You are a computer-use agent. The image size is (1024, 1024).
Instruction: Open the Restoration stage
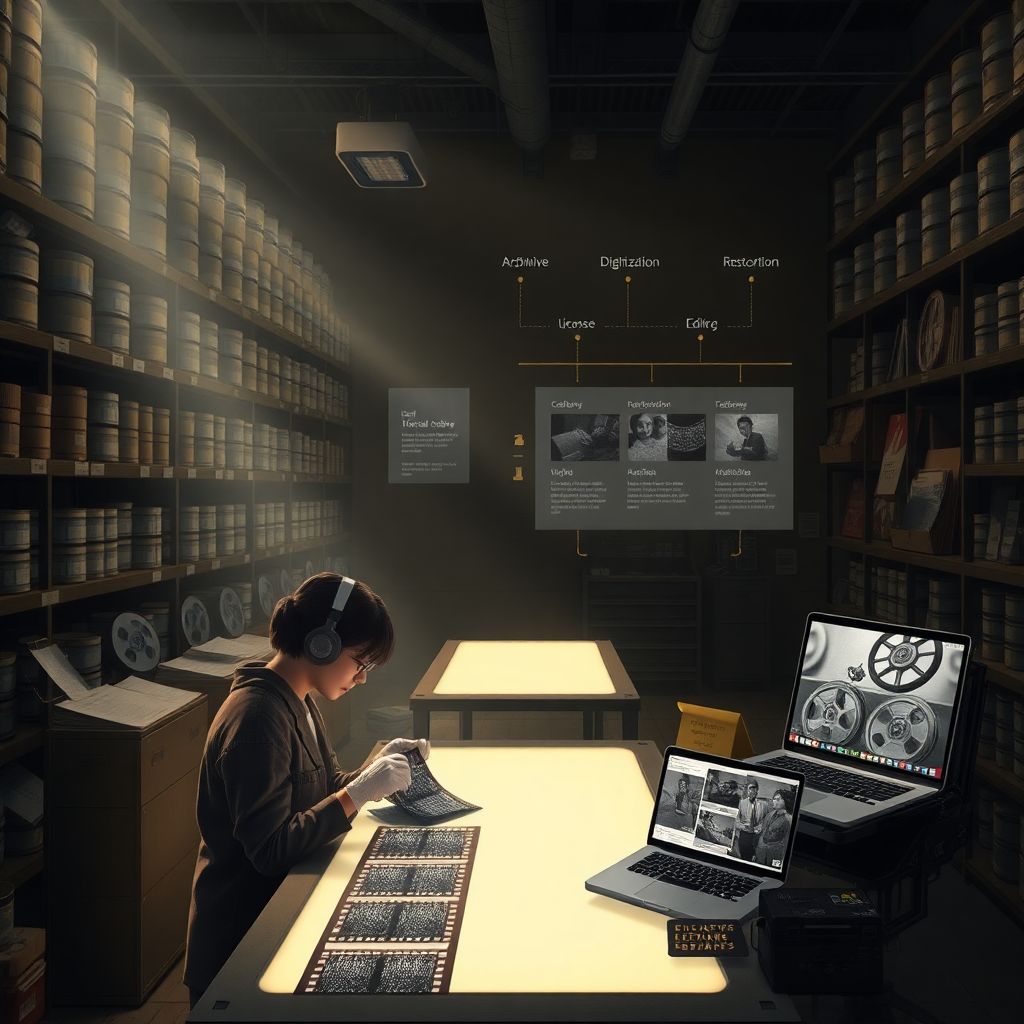point(750,262)
